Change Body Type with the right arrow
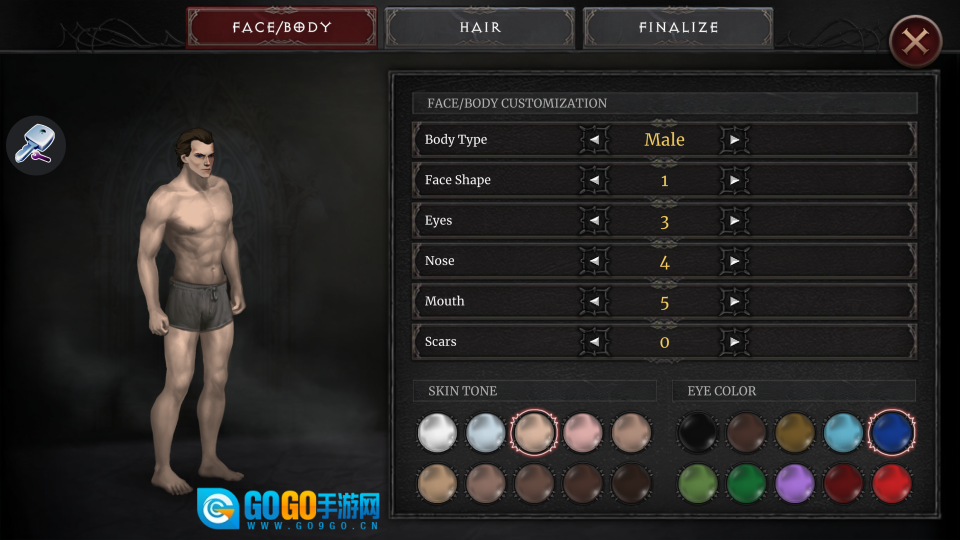This screenshot has height=540, width=960. pyautogui.click(x=735, y=140)
